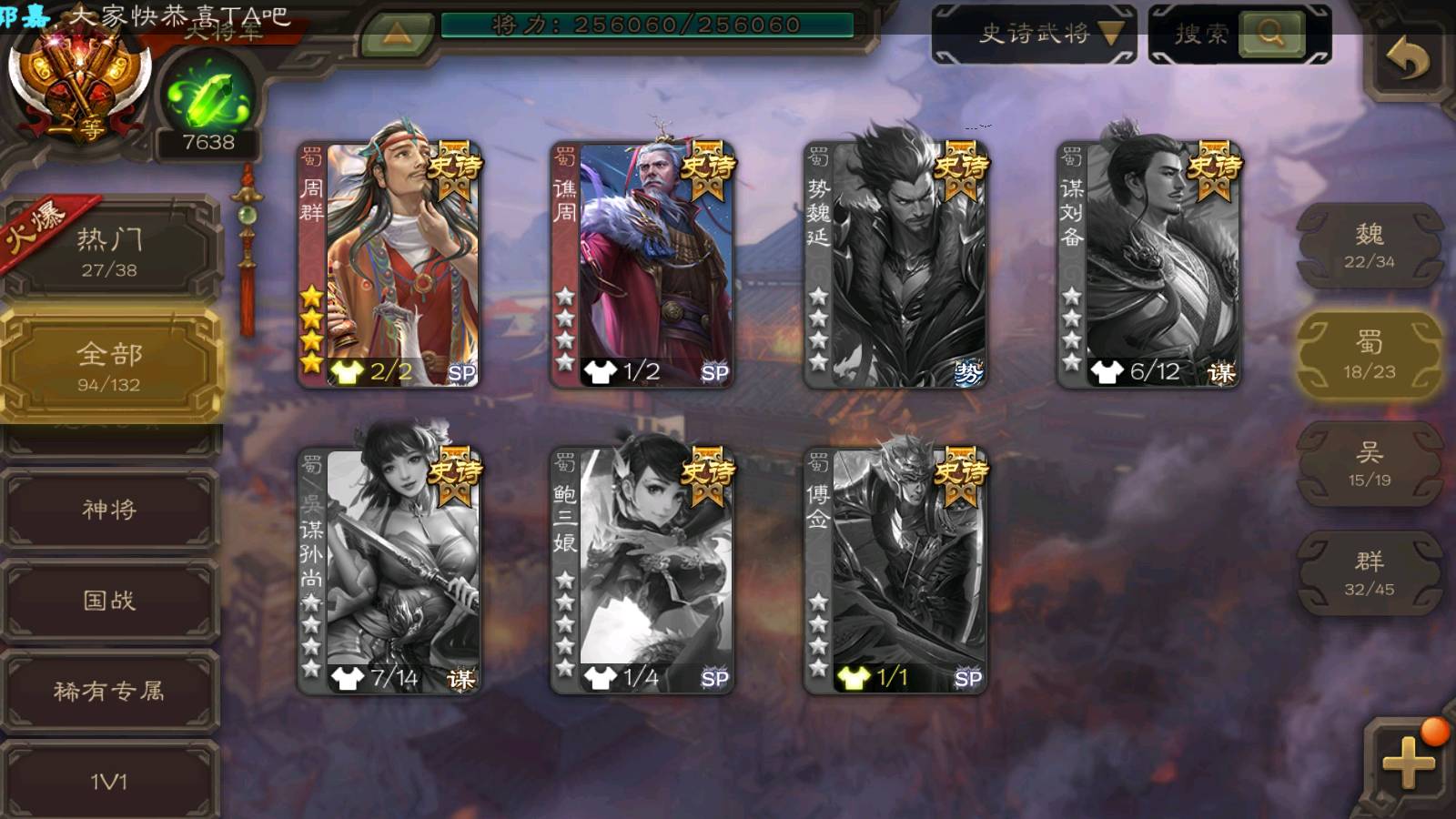This screenshot has width=1456, height=819.
Task: Filter heroes by 蜀 faction
Action: point(1369,355)
